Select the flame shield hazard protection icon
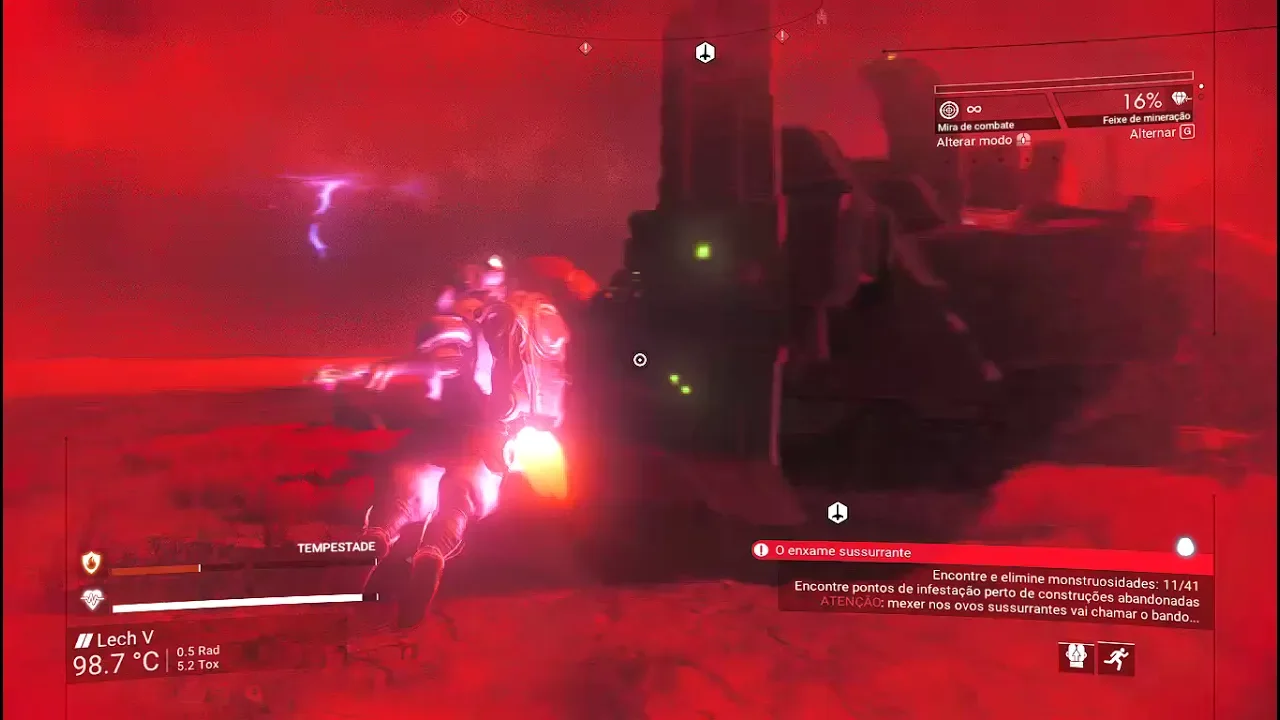 (x=91, y=563)
